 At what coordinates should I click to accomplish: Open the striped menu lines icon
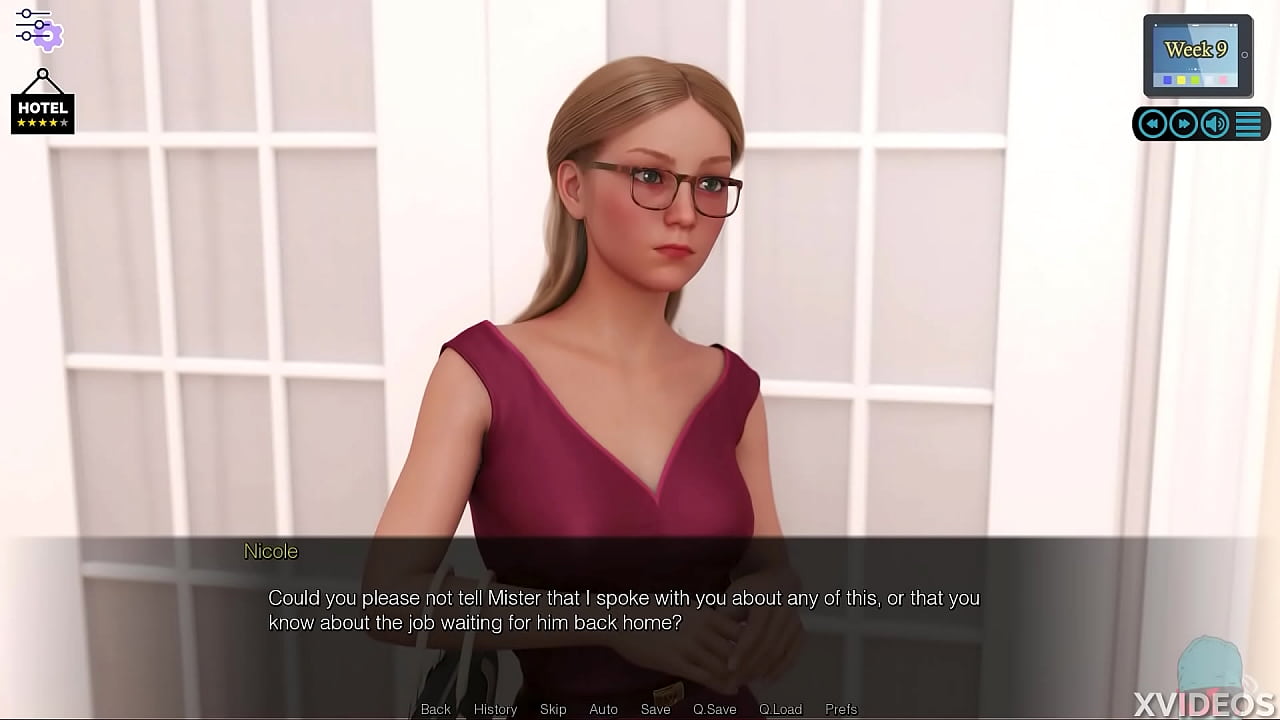click(x=1248, y=124)
